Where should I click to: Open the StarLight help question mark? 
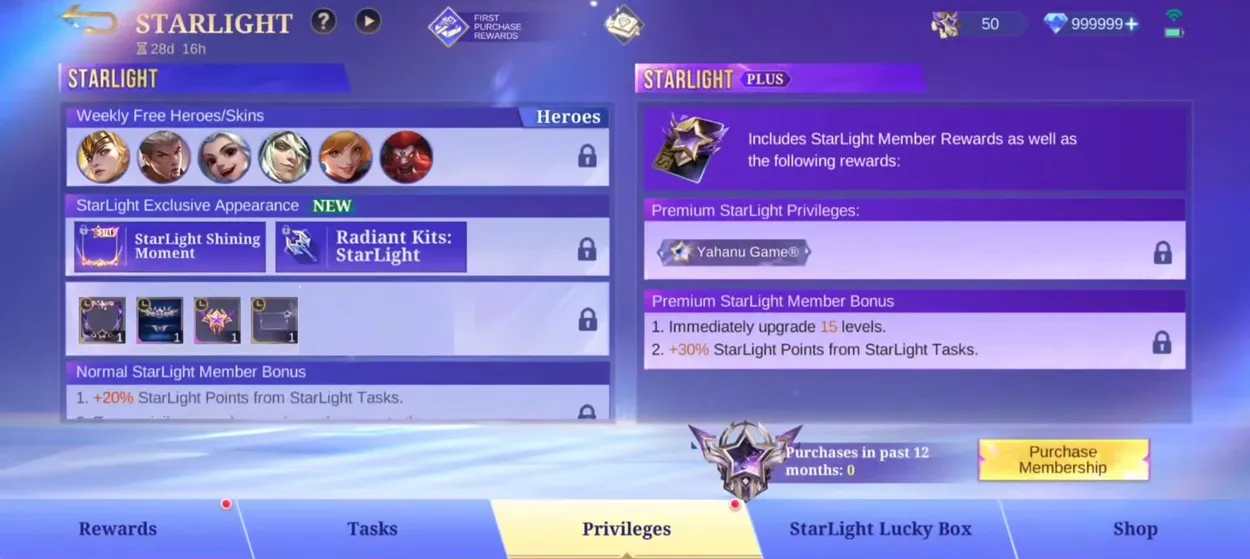(323, 21)
